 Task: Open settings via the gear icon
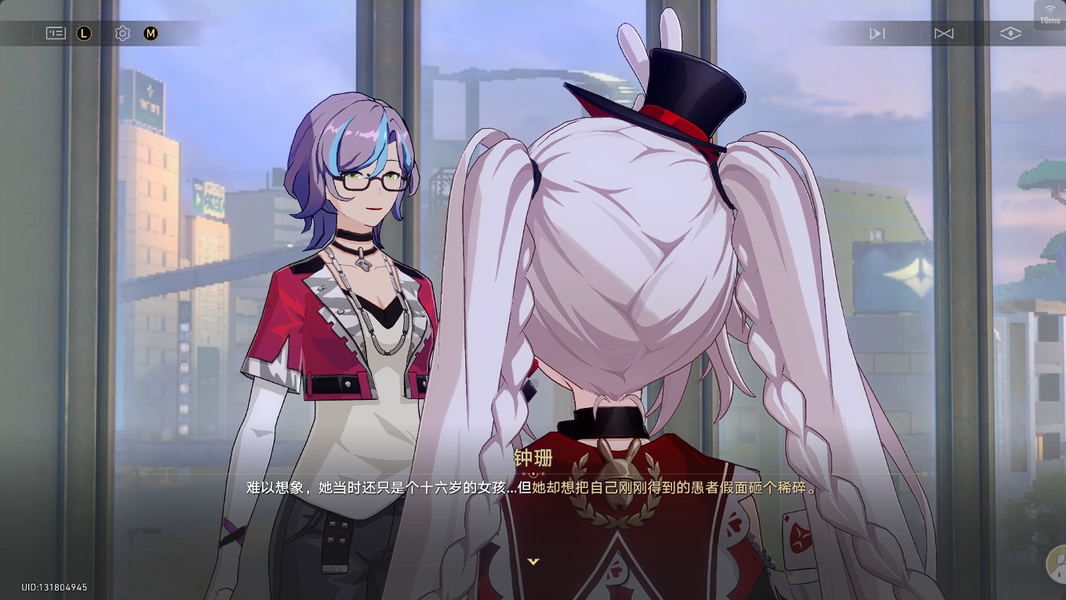122,33
